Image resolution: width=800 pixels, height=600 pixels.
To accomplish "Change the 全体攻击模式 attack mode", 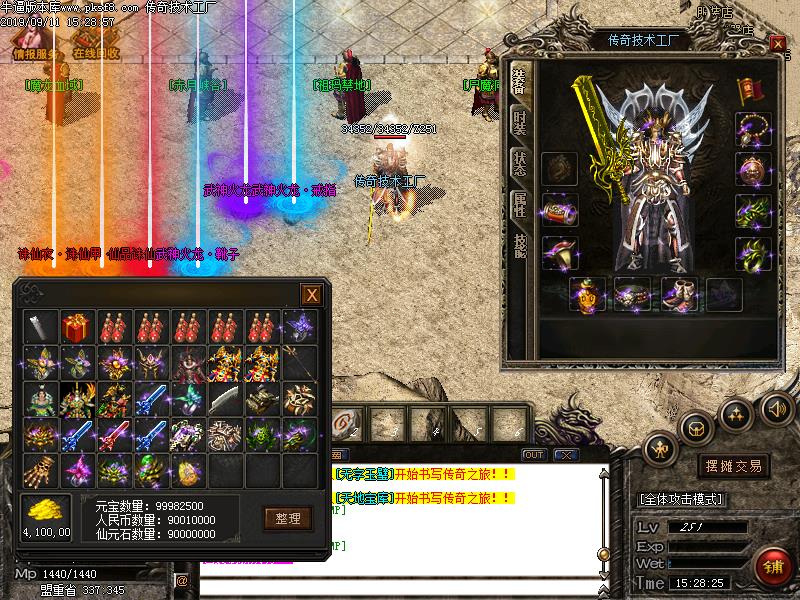I will 681,499.
